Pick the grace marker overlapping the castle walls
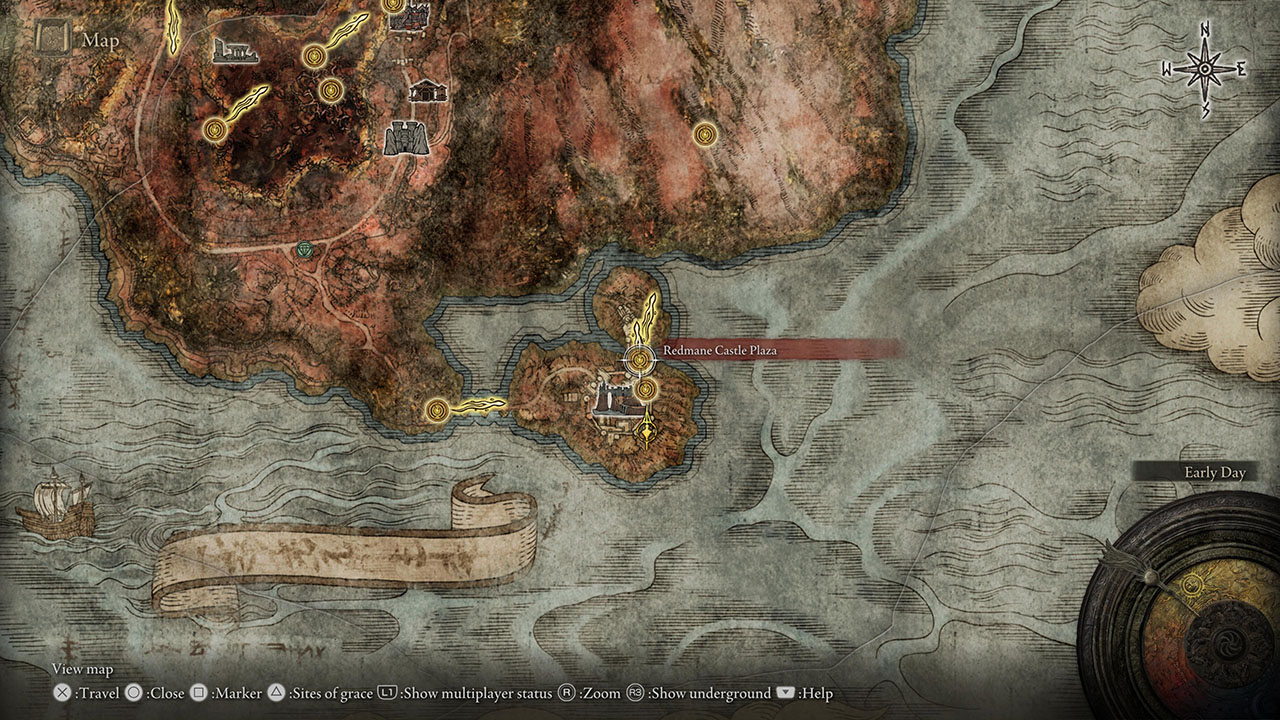Image resolution: width=1280 pixels, height=720 pixels. 646,388
